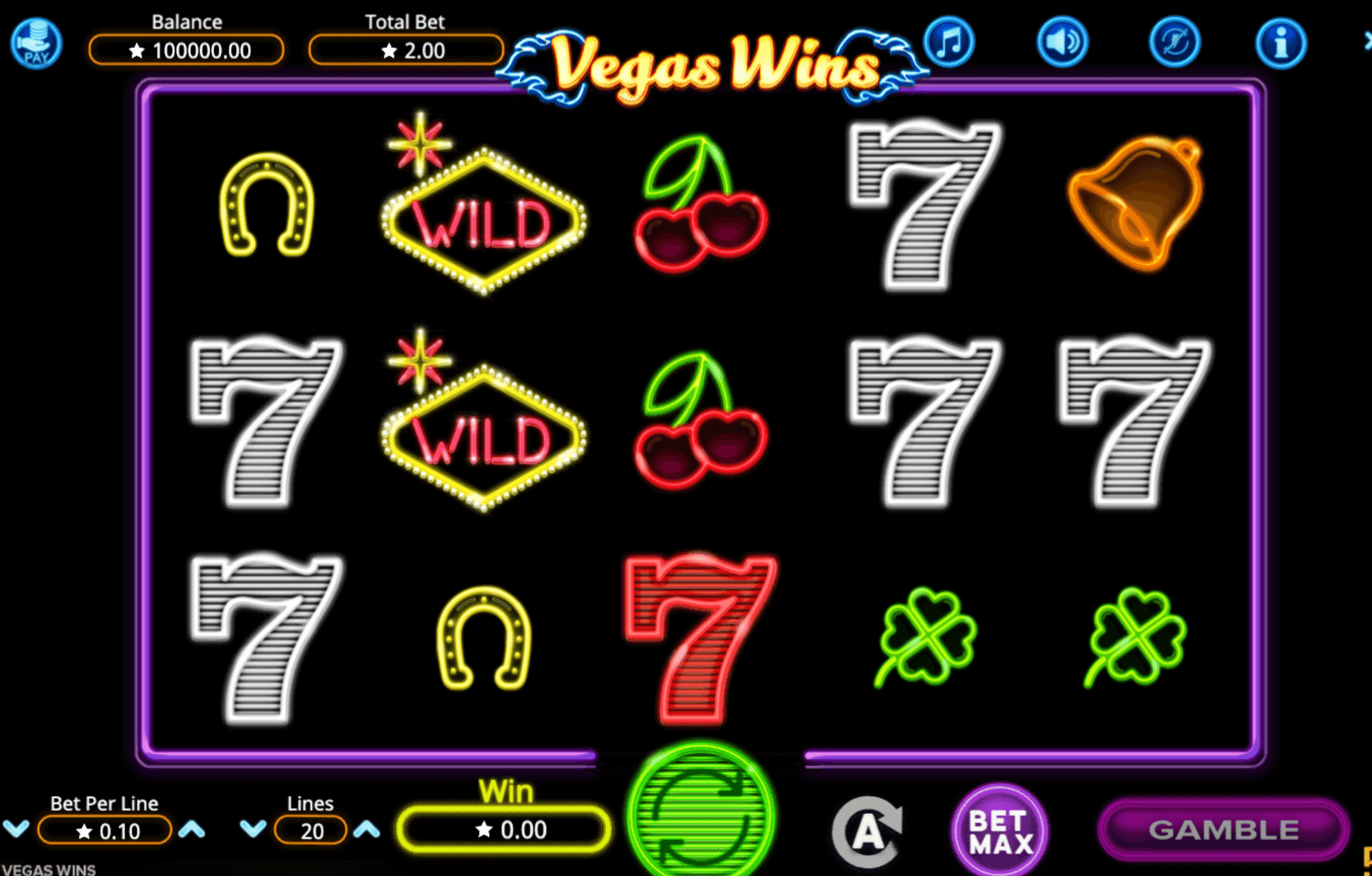Increase the number of lines
This screenshot has height=876, width=1372.
point(367,828)
